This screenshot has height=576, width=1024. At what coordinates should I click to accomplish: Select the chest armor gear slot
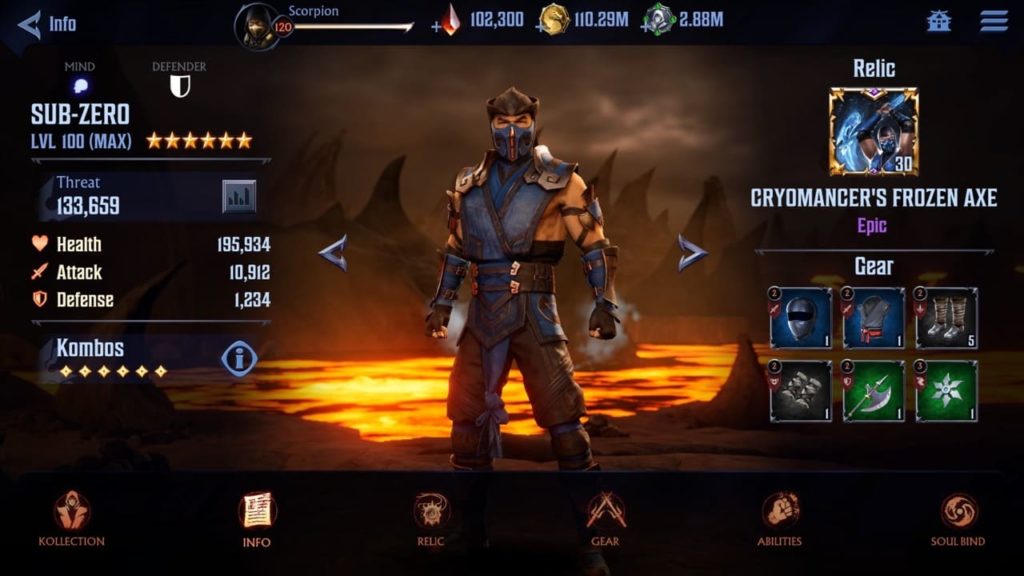tap(873, 318)
